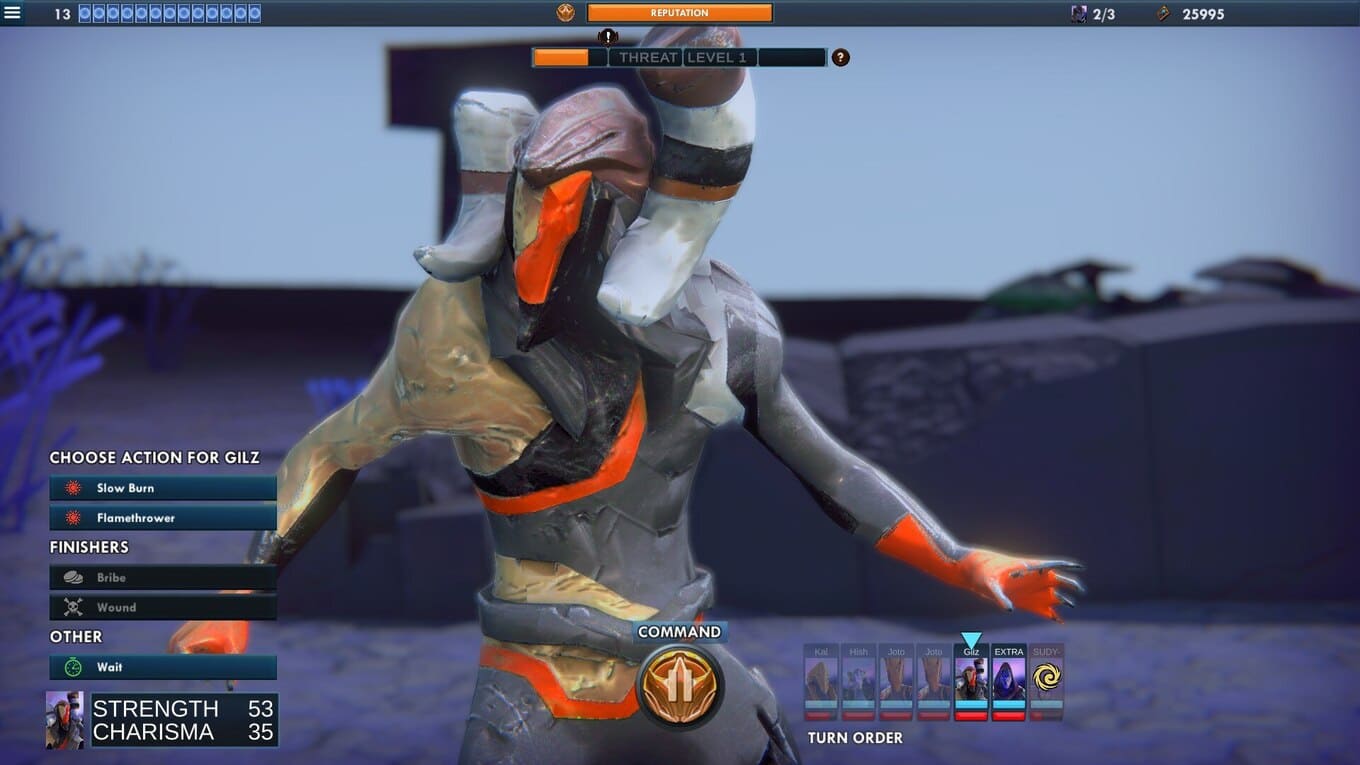Click the Kal turn order portrait
The image size is (1360, 765).
pos(821,681)
